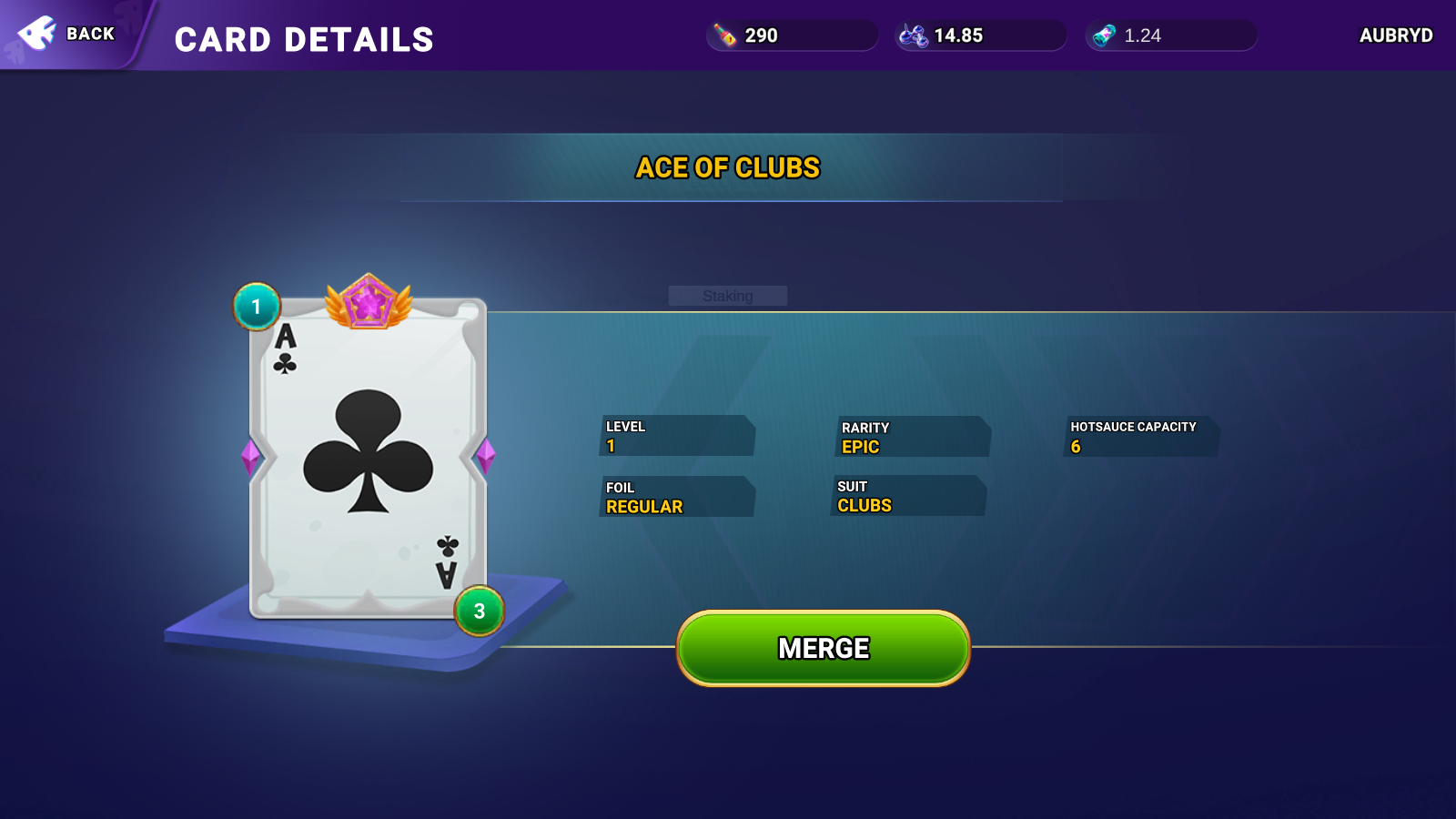Screen dimensions: 1456x819
Task: Open the 1.24 currency balance
Action: (1170, 35)
